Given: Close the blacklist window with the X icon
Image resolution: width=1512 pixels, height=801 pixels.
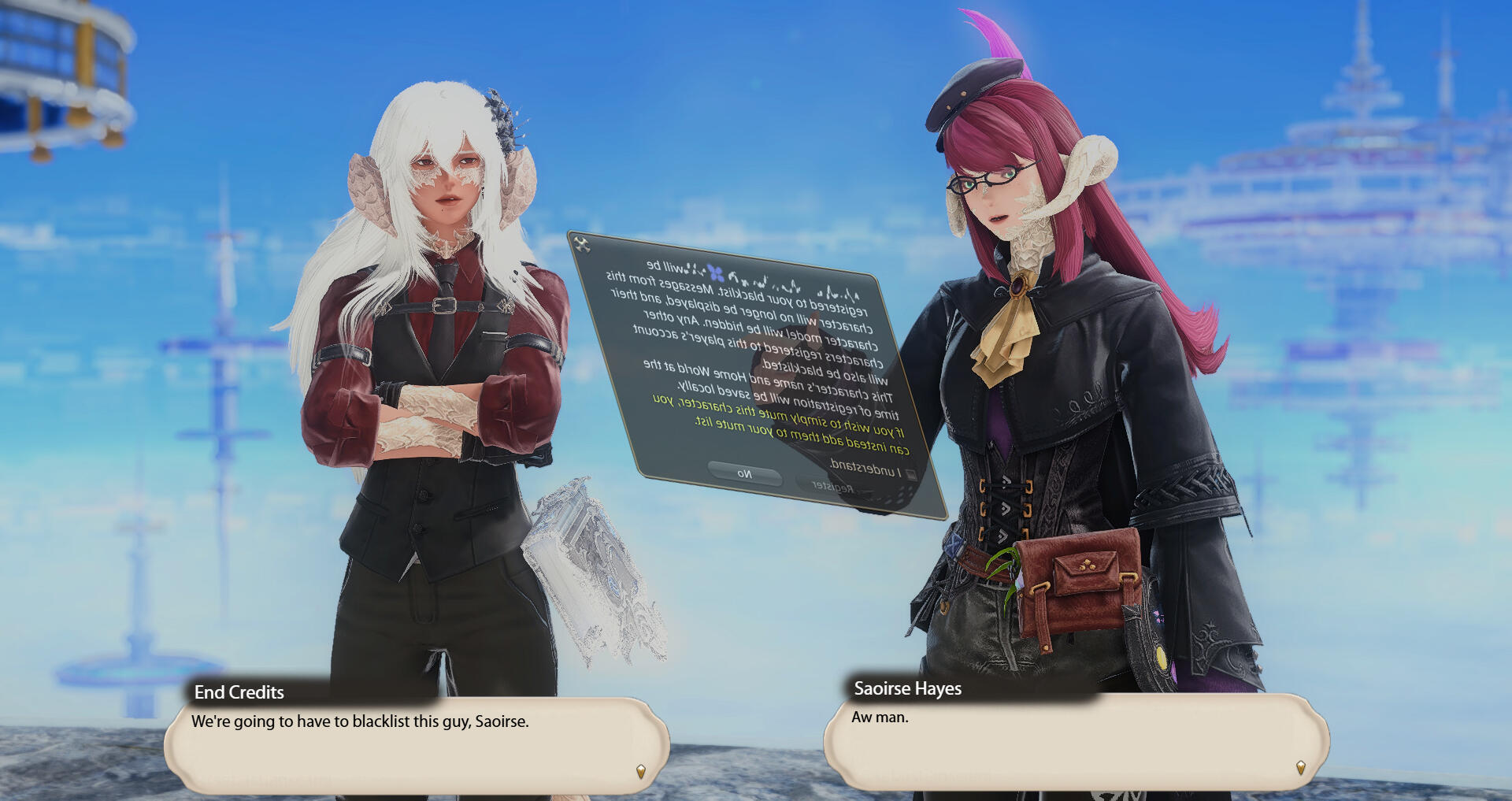Looking at the screenshot, I should (582, 244).
